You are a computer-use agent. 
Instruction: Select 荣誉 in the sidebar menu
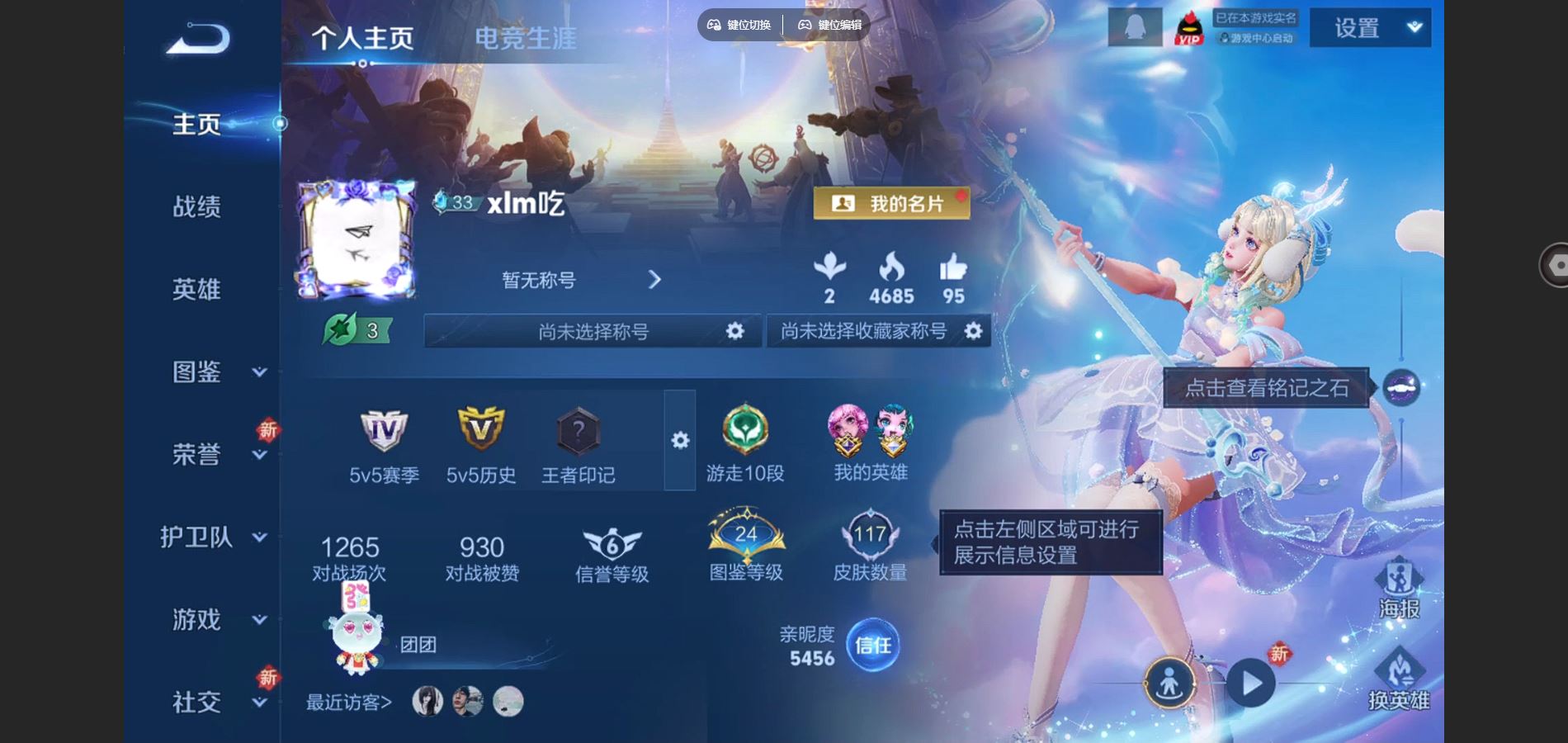click(196, 454)
